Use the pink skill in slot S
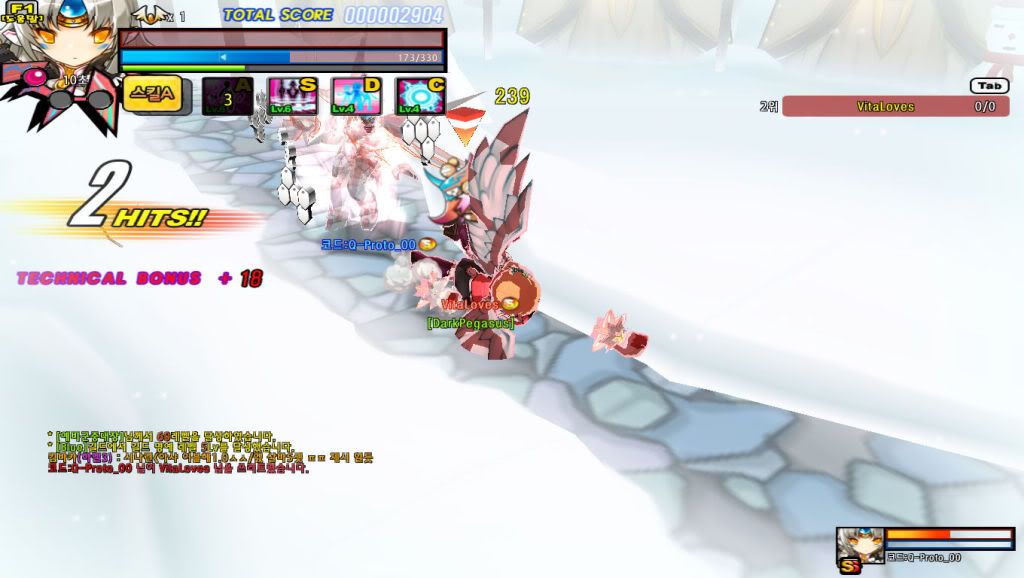 [291, 97]
